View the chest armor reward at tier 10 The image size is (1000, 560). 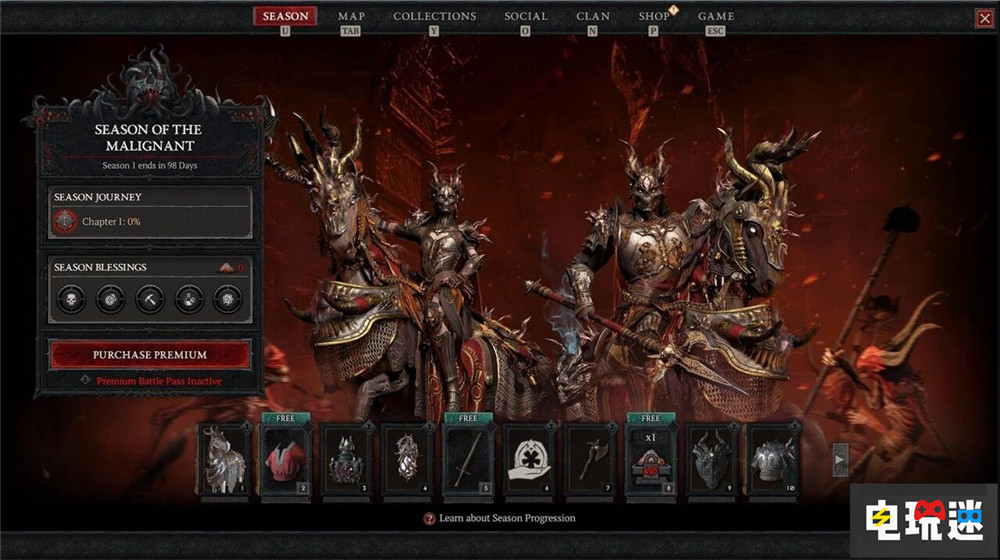pyautogui.click(x=774, y=459)
